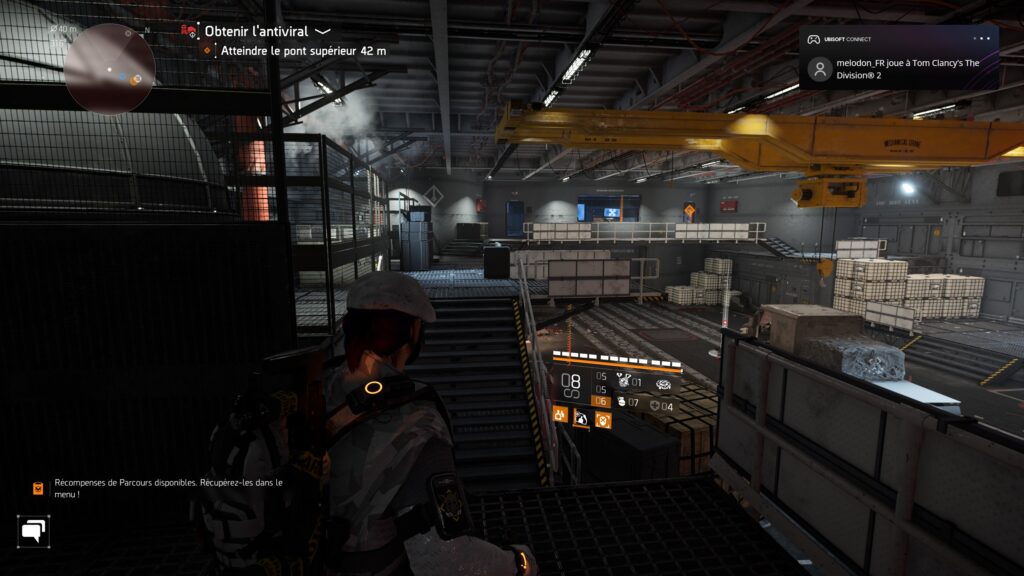Screen dimensions: 1024x576
Task: Click melodon_FR's profile avatar
Action: click(820, 69)
